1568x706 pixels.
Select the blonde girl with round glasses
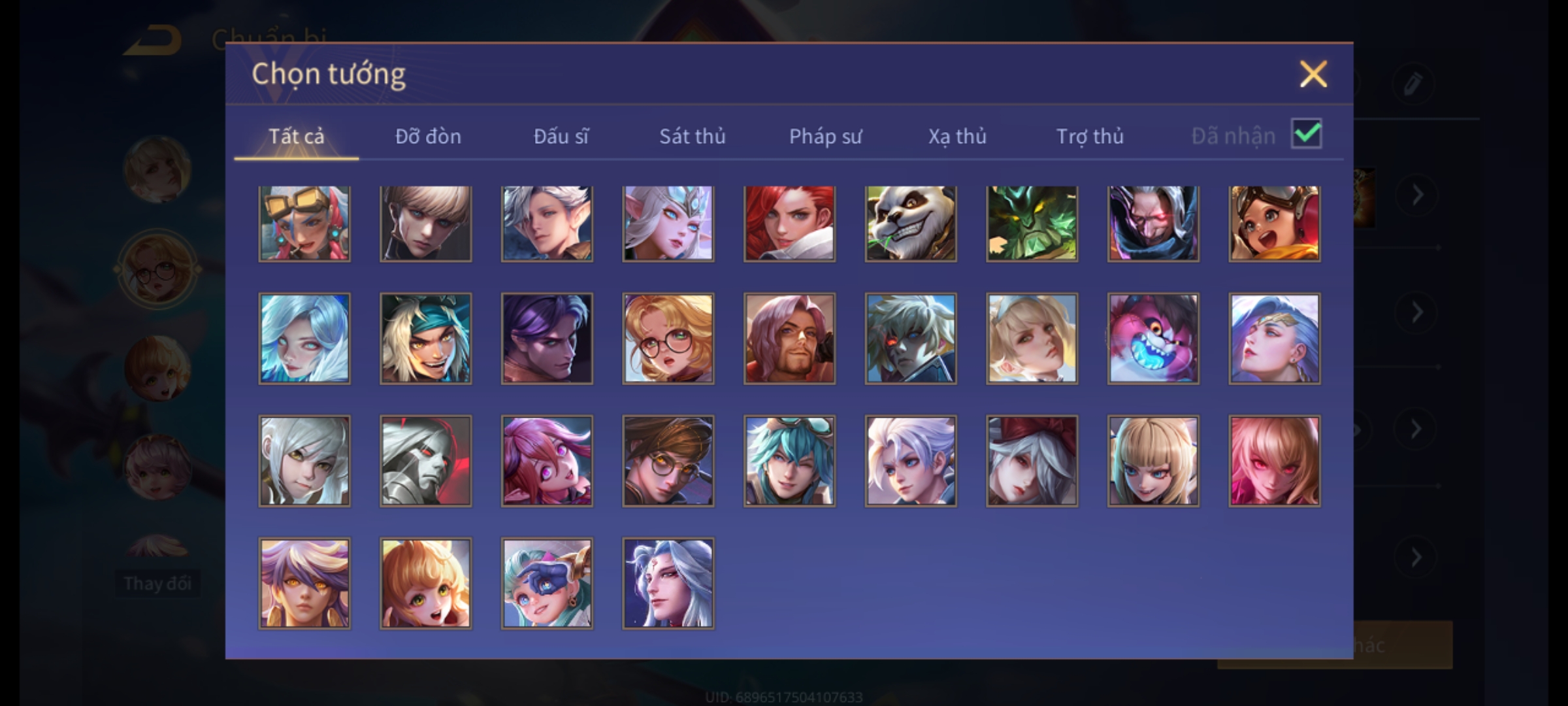pos(668,339)
